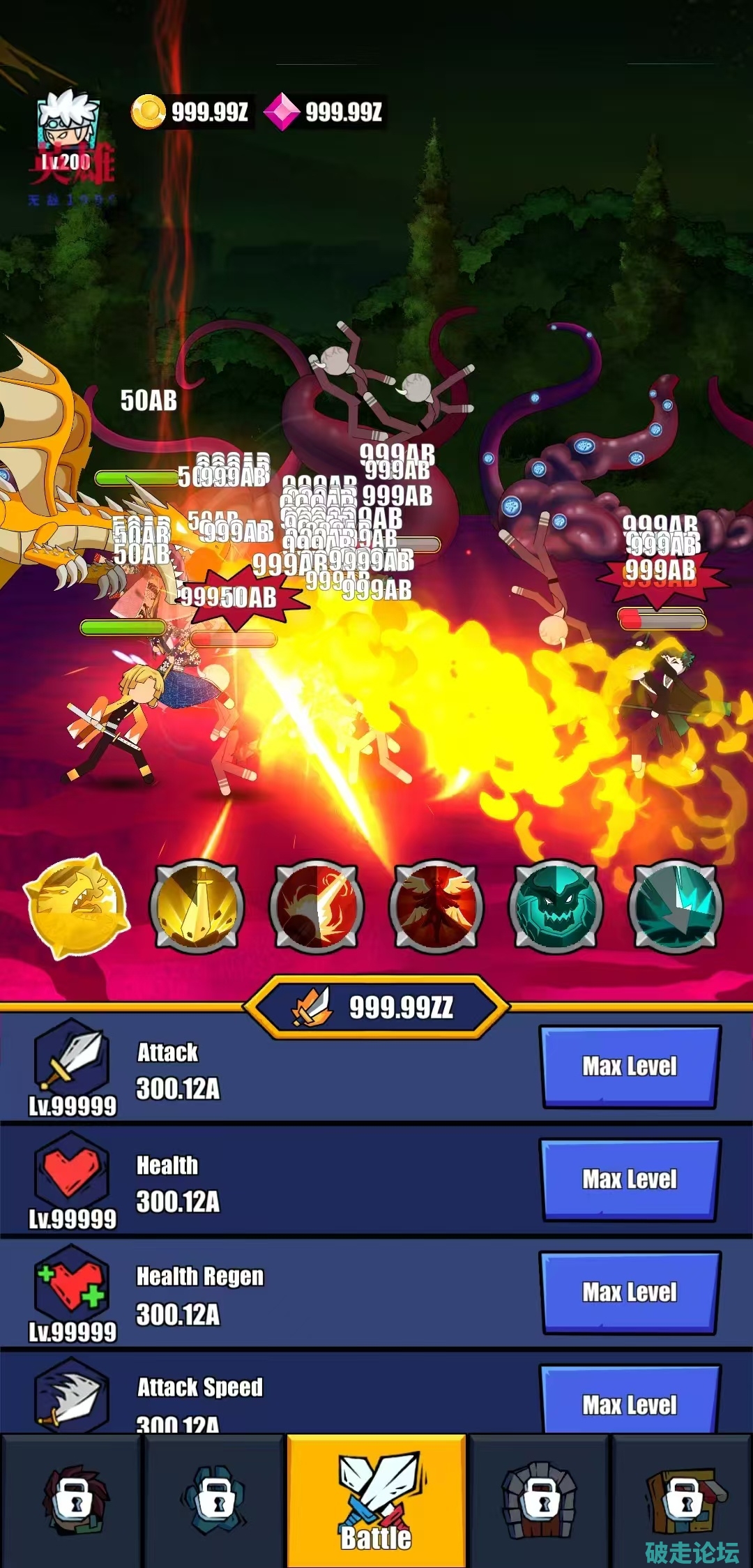This screenshot has height=1568, width=753.
Task: Click Max Level button for Health
Action: [630, 1179]
